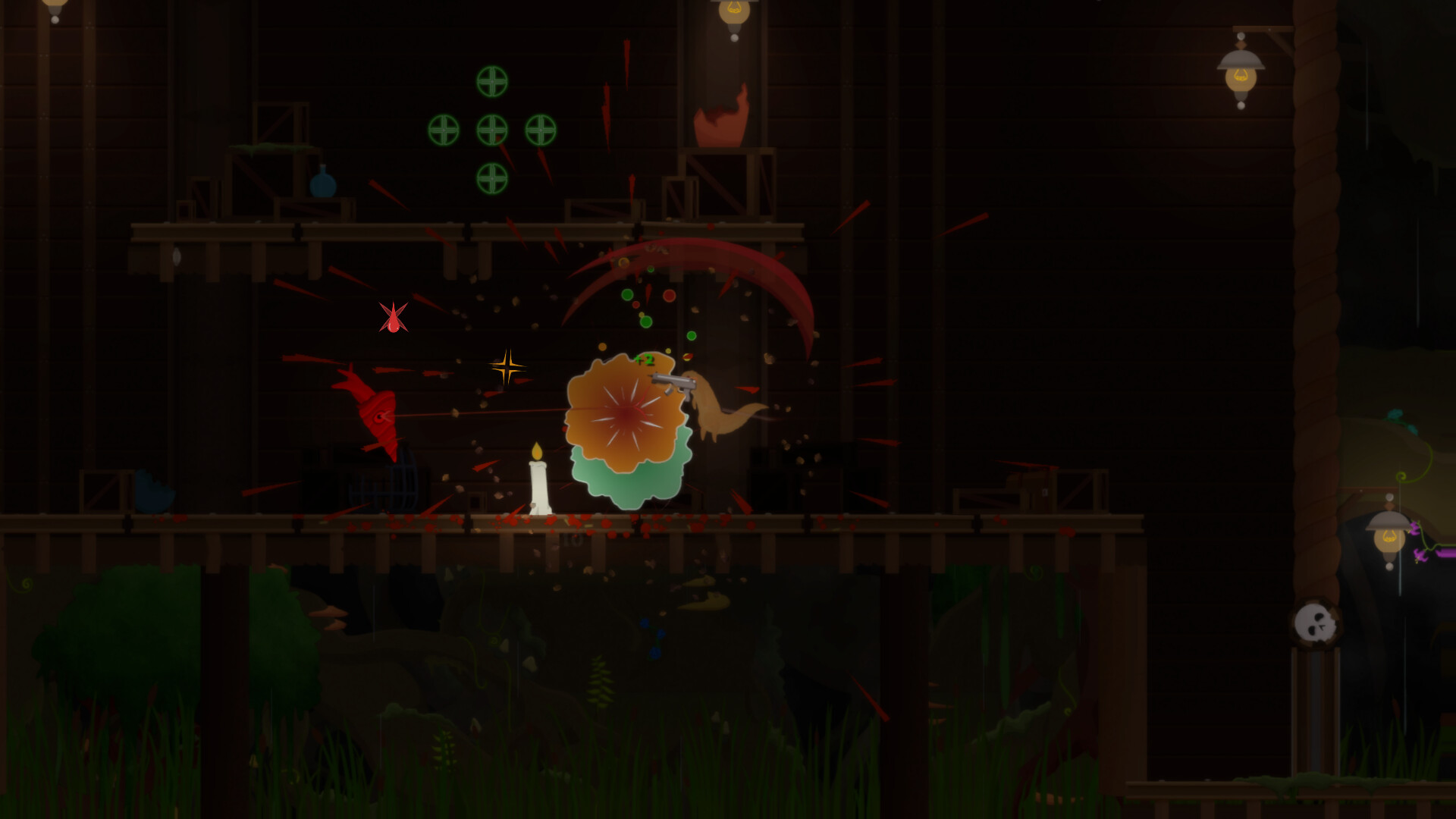Screen dimensions: 1456x819
Task: Click the green +2 score popup
Action: click(647, 360)
